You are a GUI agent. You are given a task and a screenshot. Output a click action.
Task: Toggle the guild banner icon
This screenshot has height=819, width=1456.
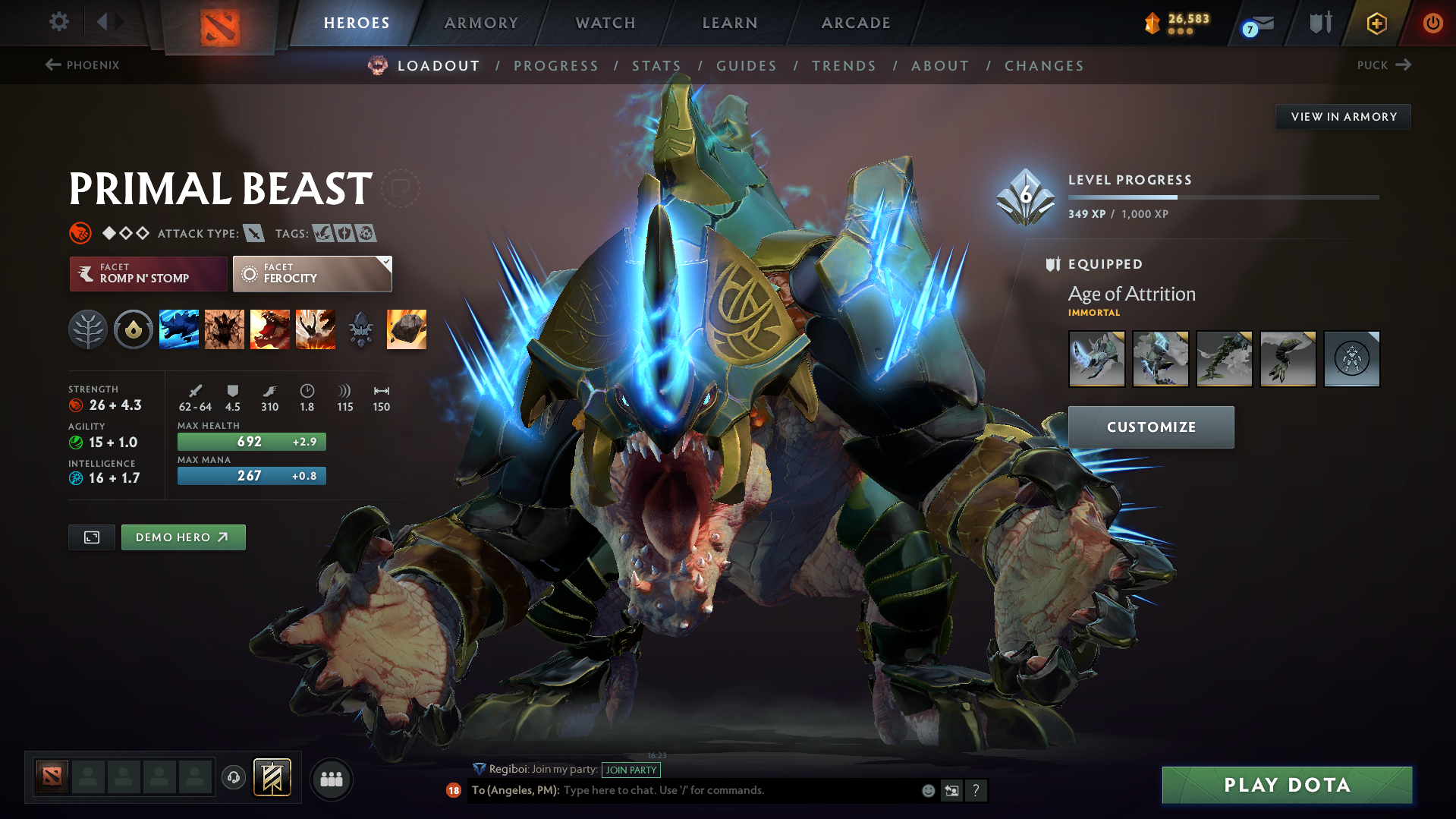tap(272, 777)
